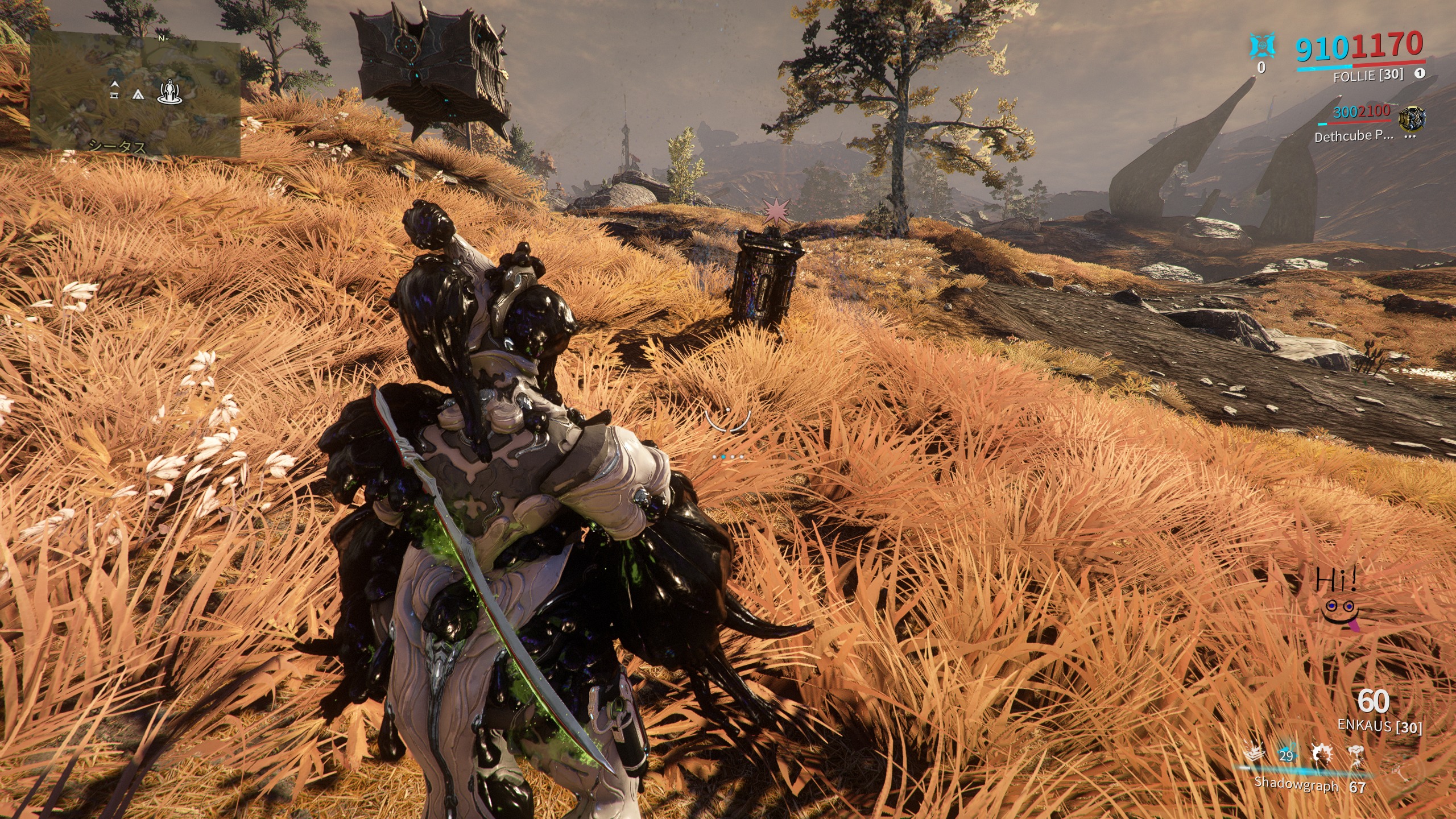Activate the second ability showing 29

pyautogui.click(x=1286, y=755)
